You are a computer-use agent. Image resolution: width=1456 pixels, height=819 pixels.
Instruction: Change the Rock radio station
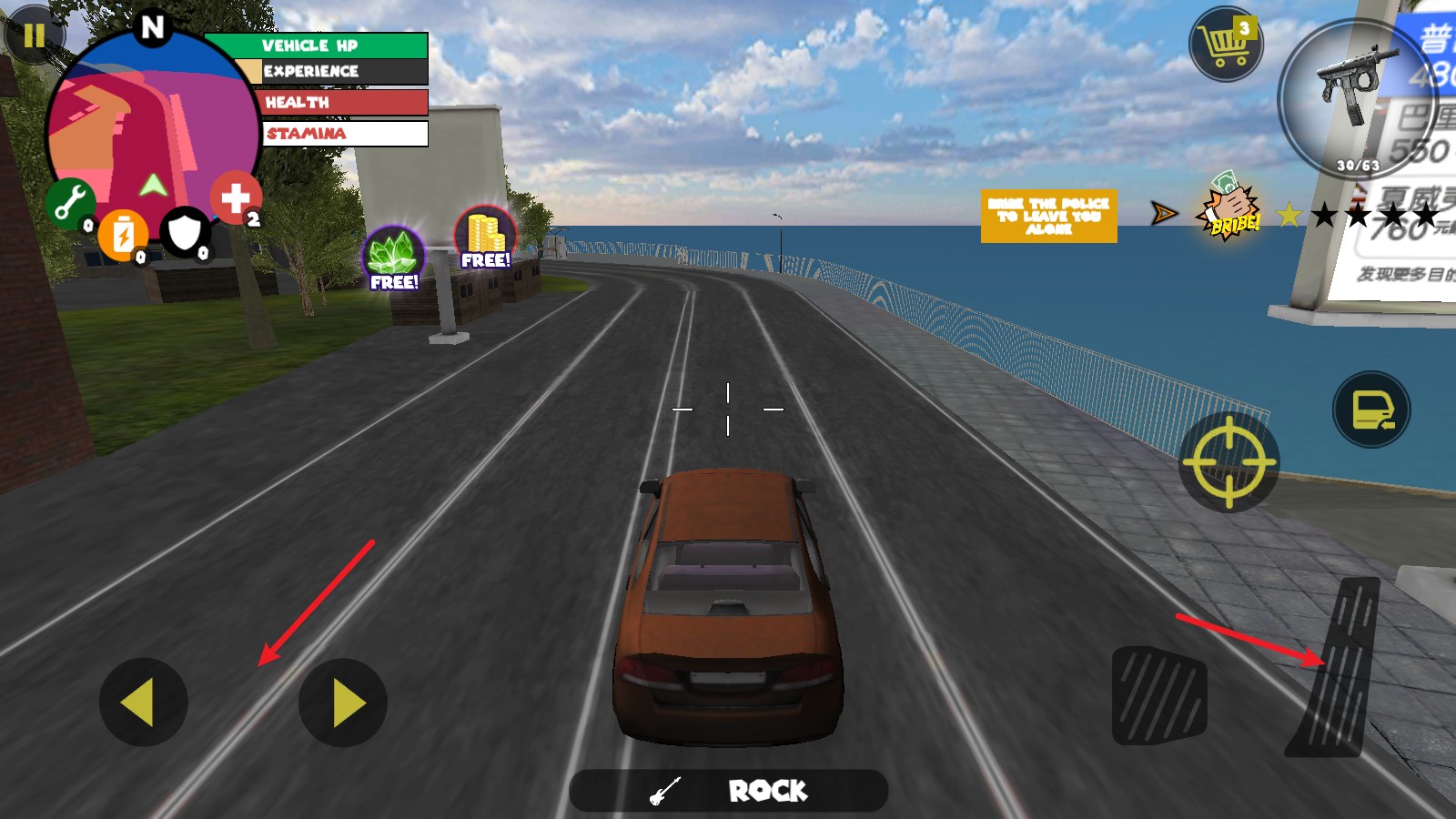coord(728,791)
